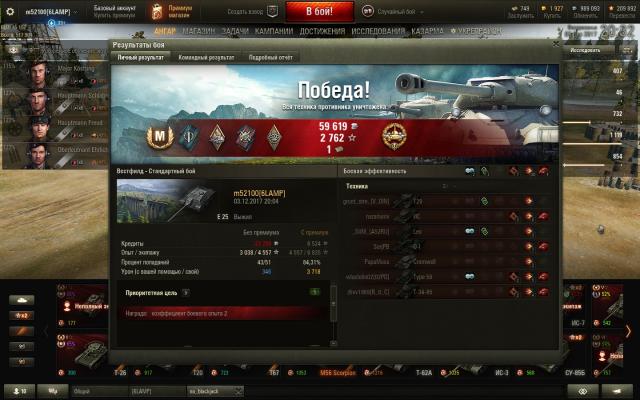Viewport: 640px width, 400px height.
Task: Open the Подробный отчёт tab
Action: [268, 57]
